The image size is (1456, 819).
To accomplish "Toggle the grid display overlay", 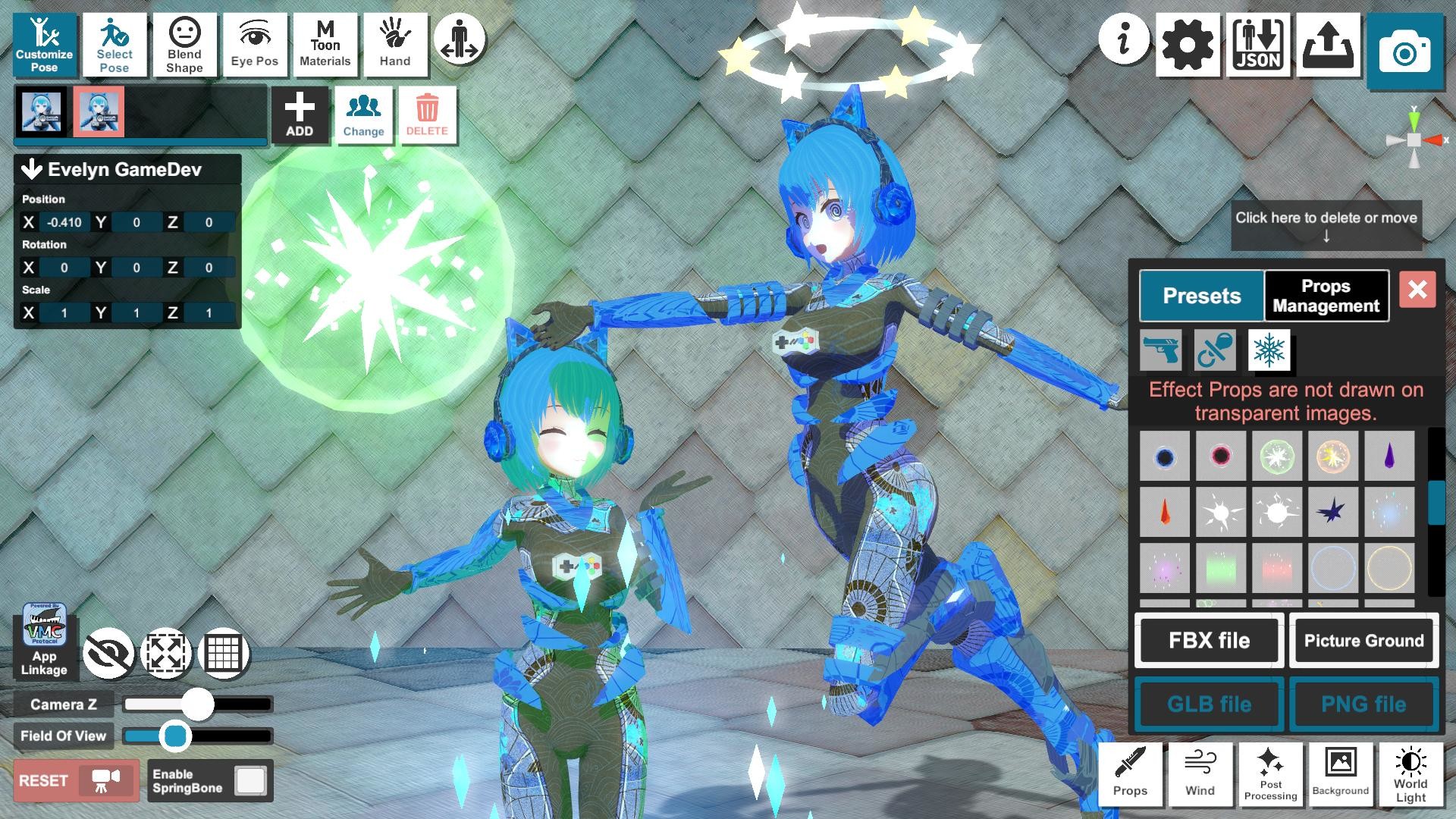I will [x=225, y=652].
